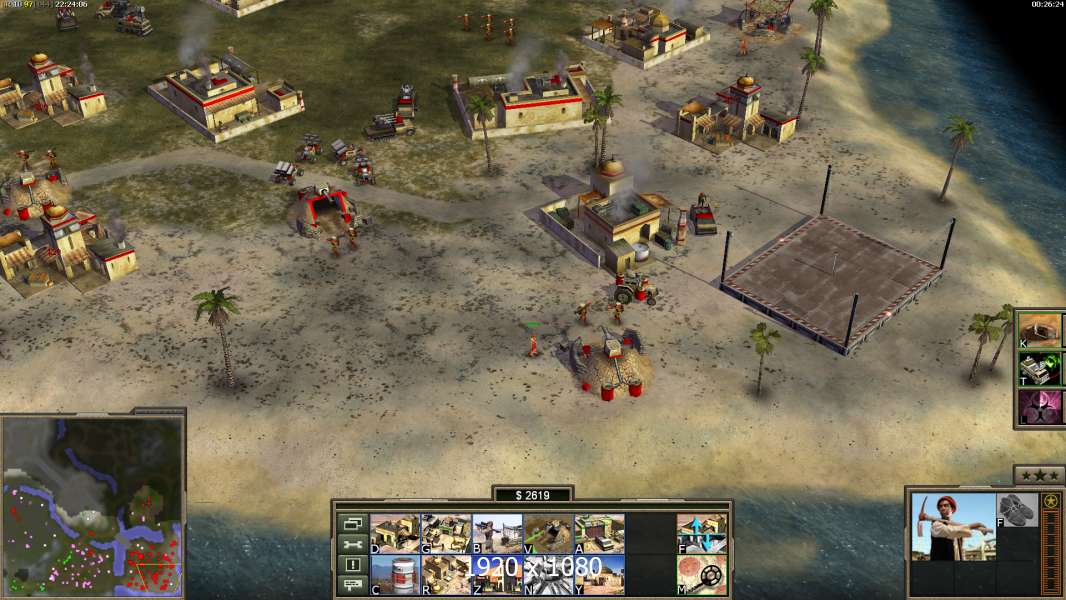
Task: Open the exclamation mark button
Action: (x=351, y=565)
